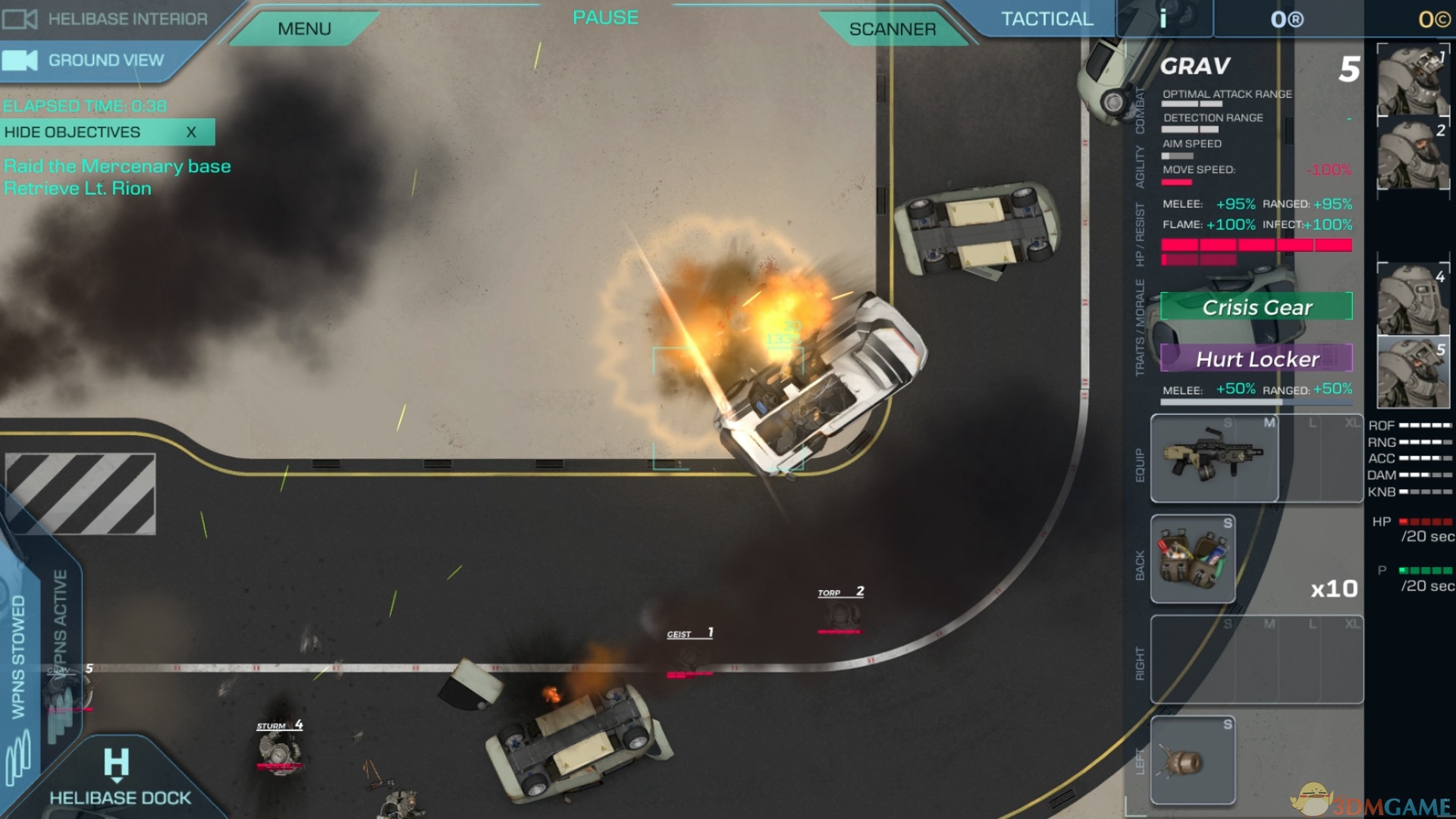Select the left-hand grenade slot
The width and height of the screenshot is (1456, 819).
pos(1193,760)
